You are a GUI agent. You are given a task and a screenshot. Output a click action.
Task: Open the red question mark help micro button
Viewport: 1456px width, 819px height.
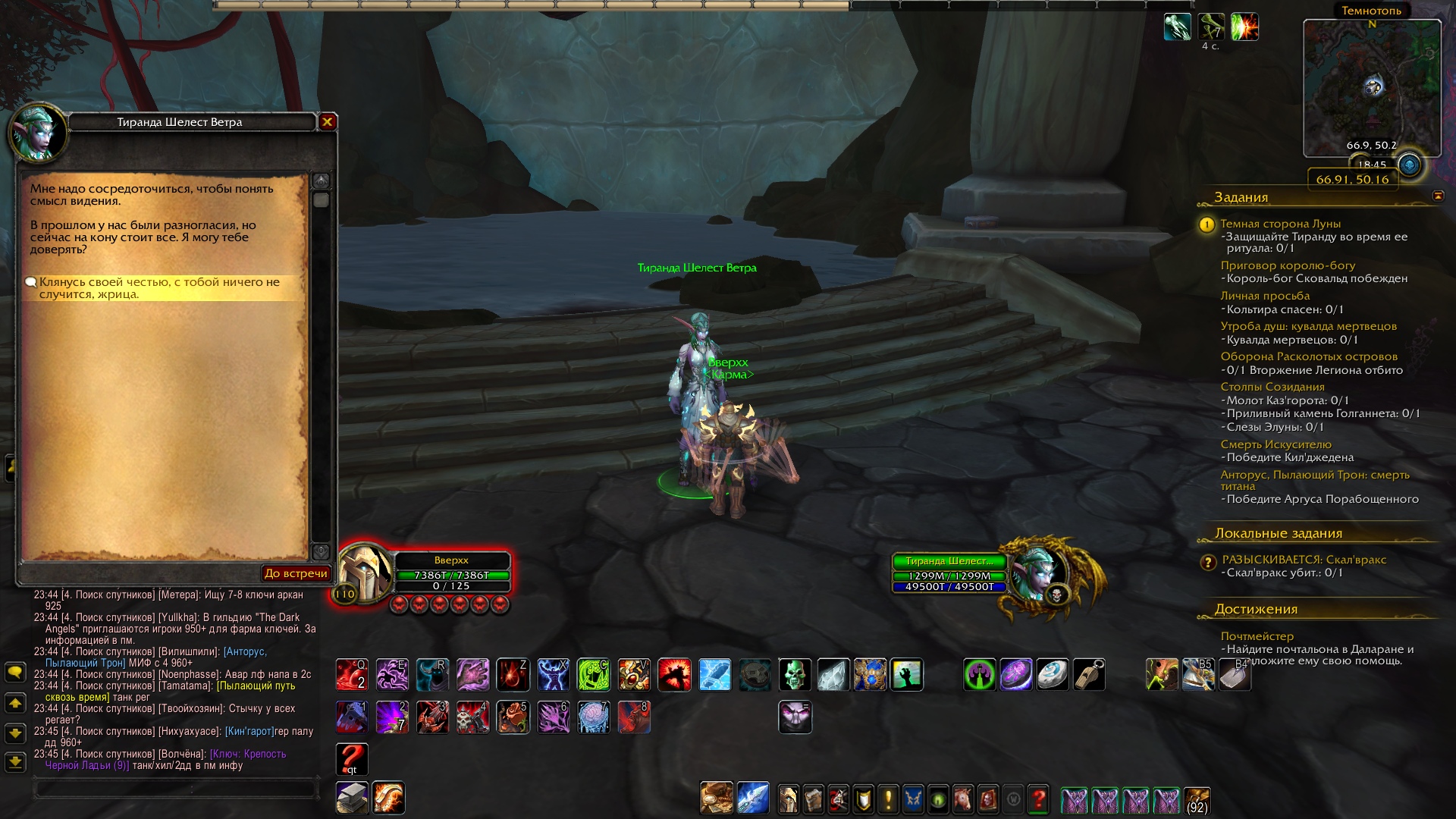tap(1038, 800)
